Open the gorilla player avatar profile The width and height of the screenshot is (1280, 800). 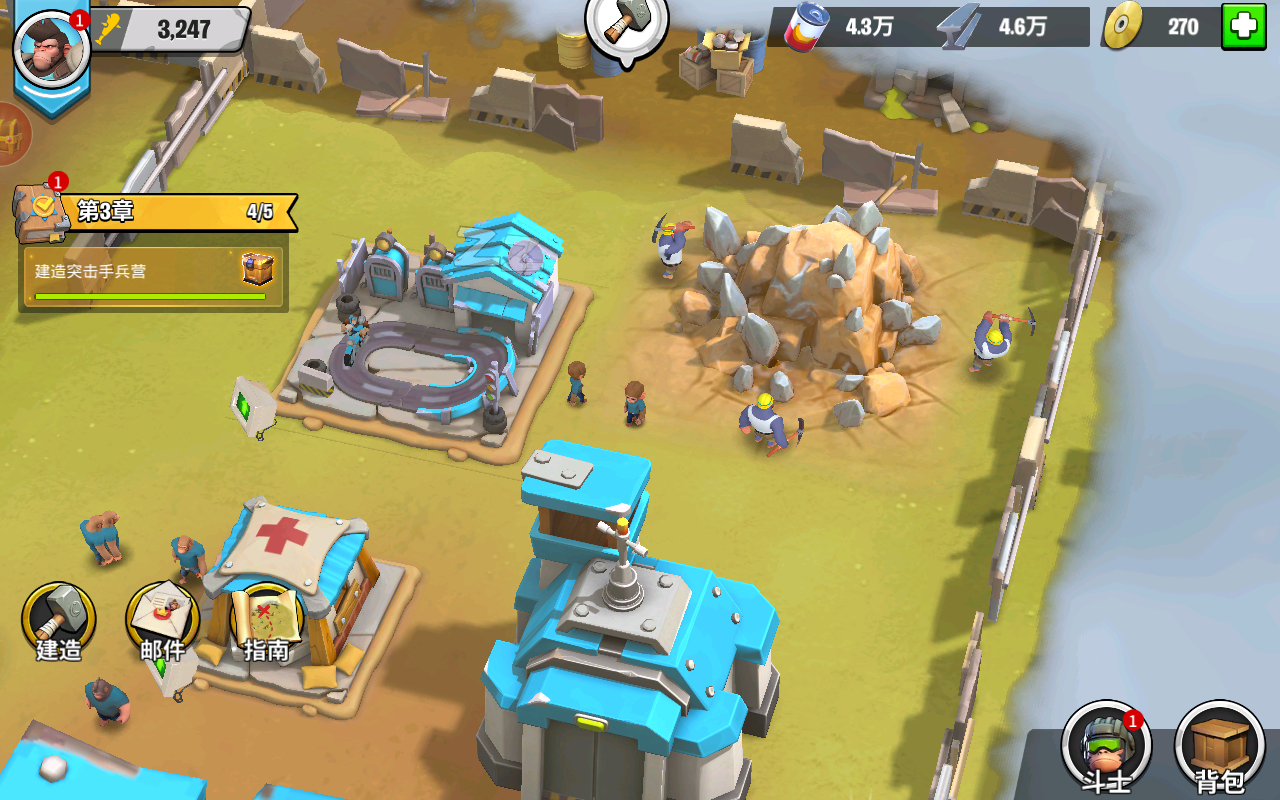(52, 50)
